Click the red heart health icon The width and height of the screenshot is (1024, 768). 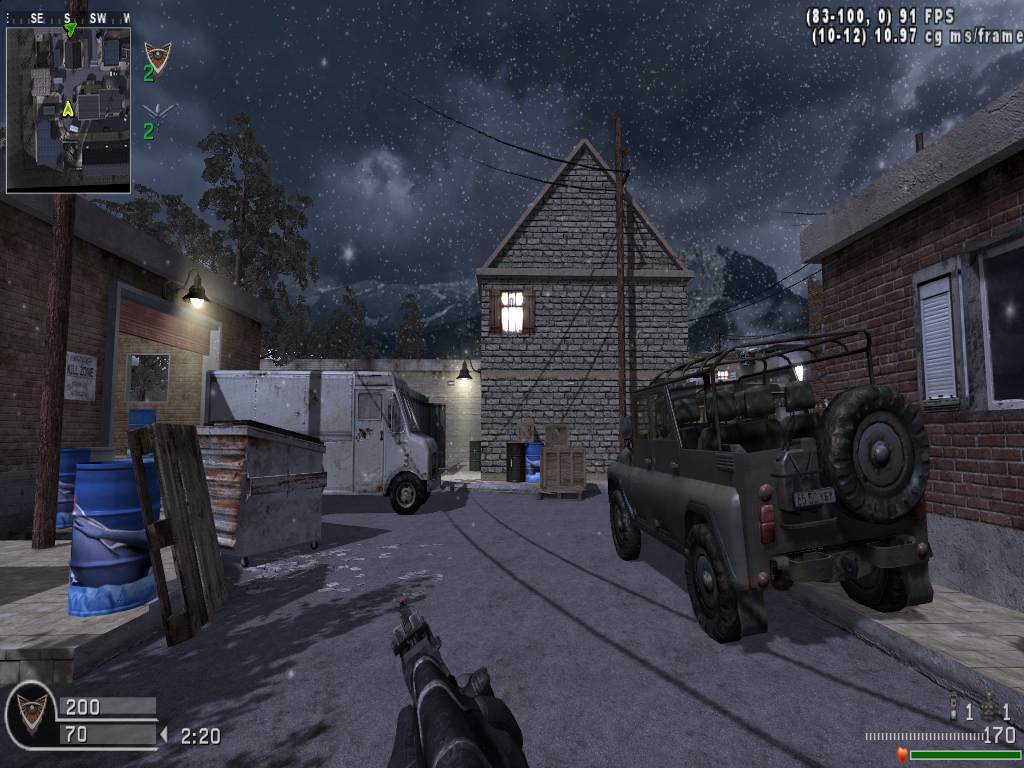pos(902,755)
